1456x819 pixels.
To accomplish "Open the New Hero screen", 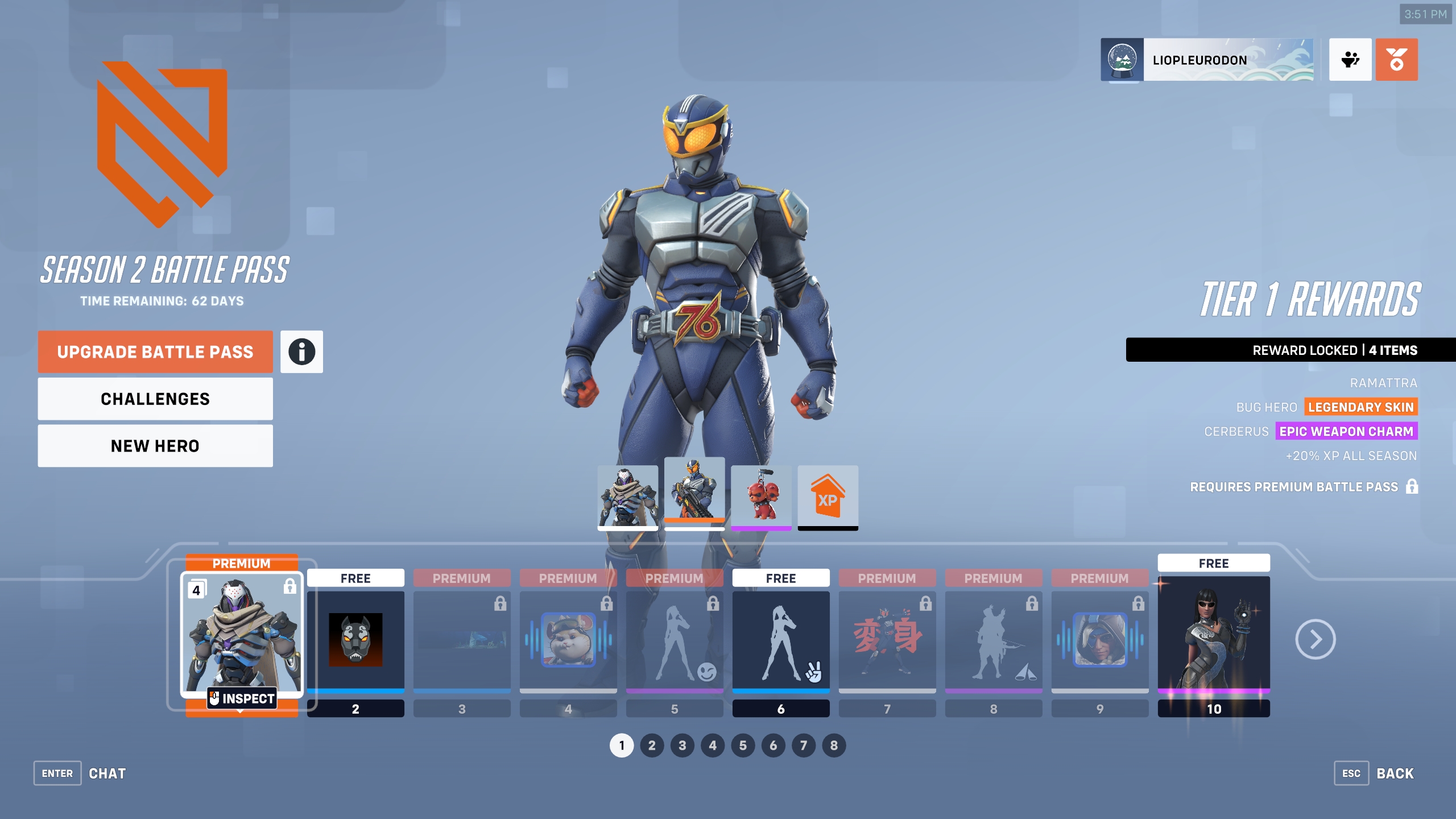I will pyautogui.click(x=155, y=445).
